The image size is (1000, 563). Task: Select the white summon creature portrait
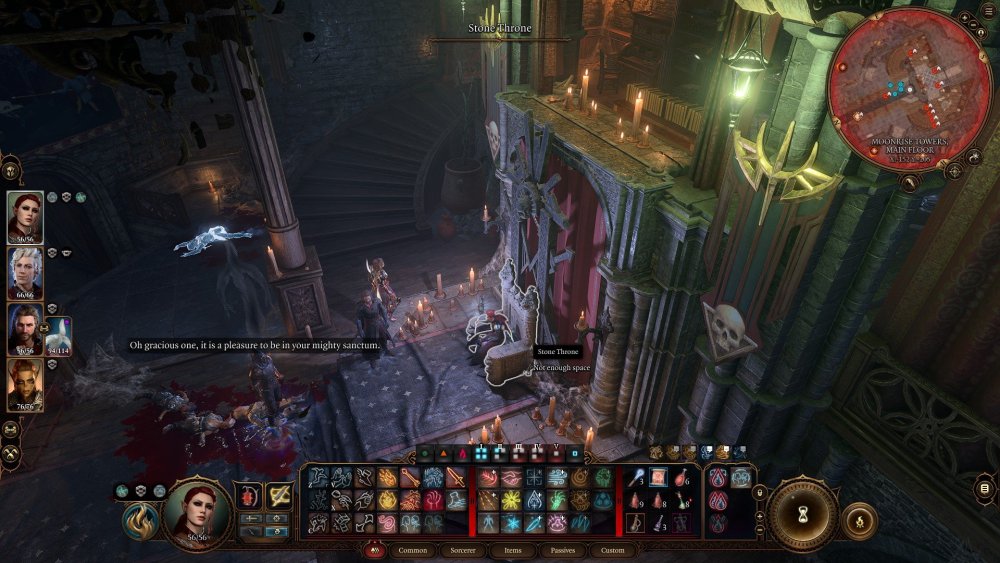57,336
